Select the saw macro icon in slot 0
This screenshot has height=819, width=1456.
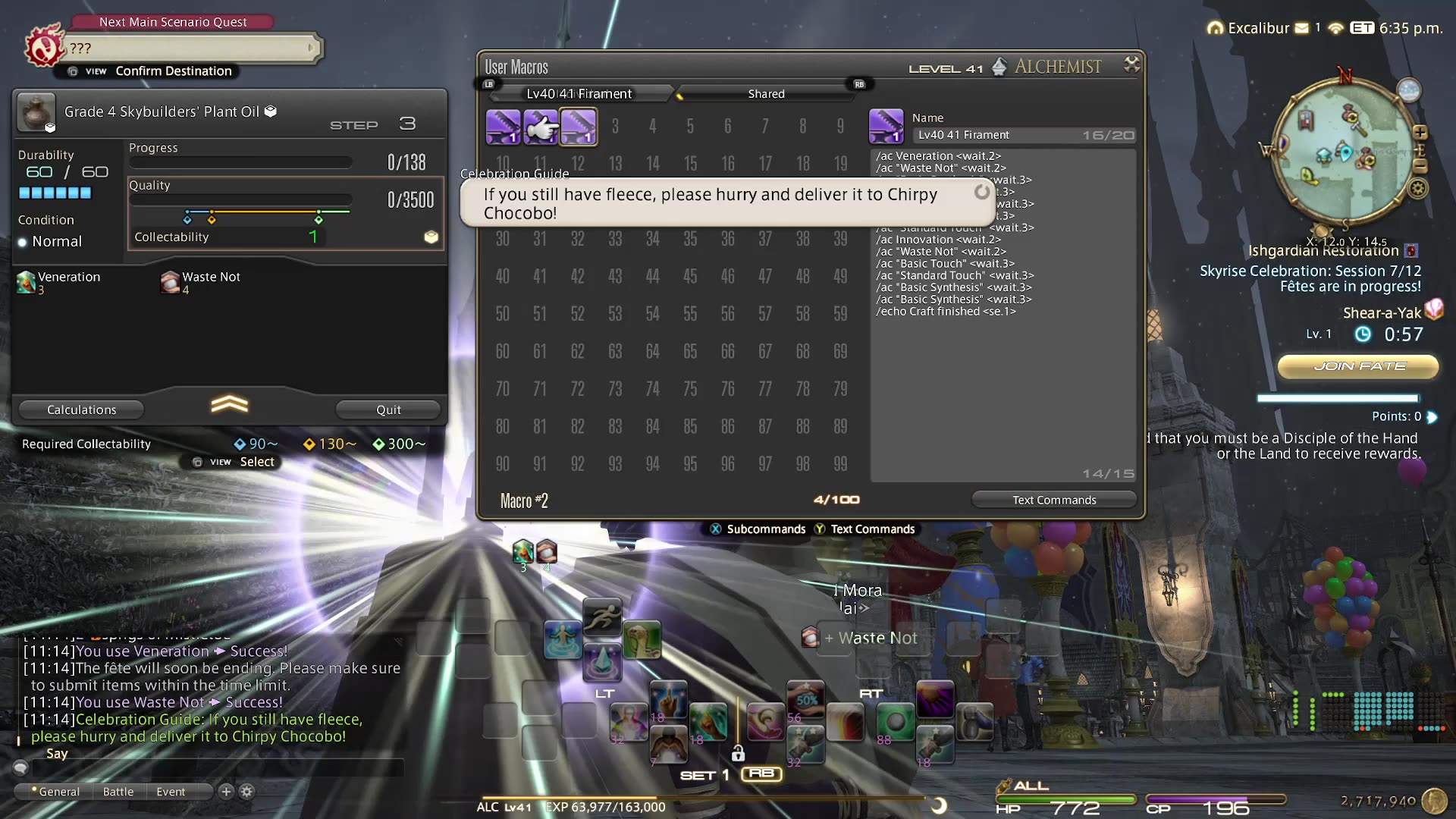click(x=504, y=127)
